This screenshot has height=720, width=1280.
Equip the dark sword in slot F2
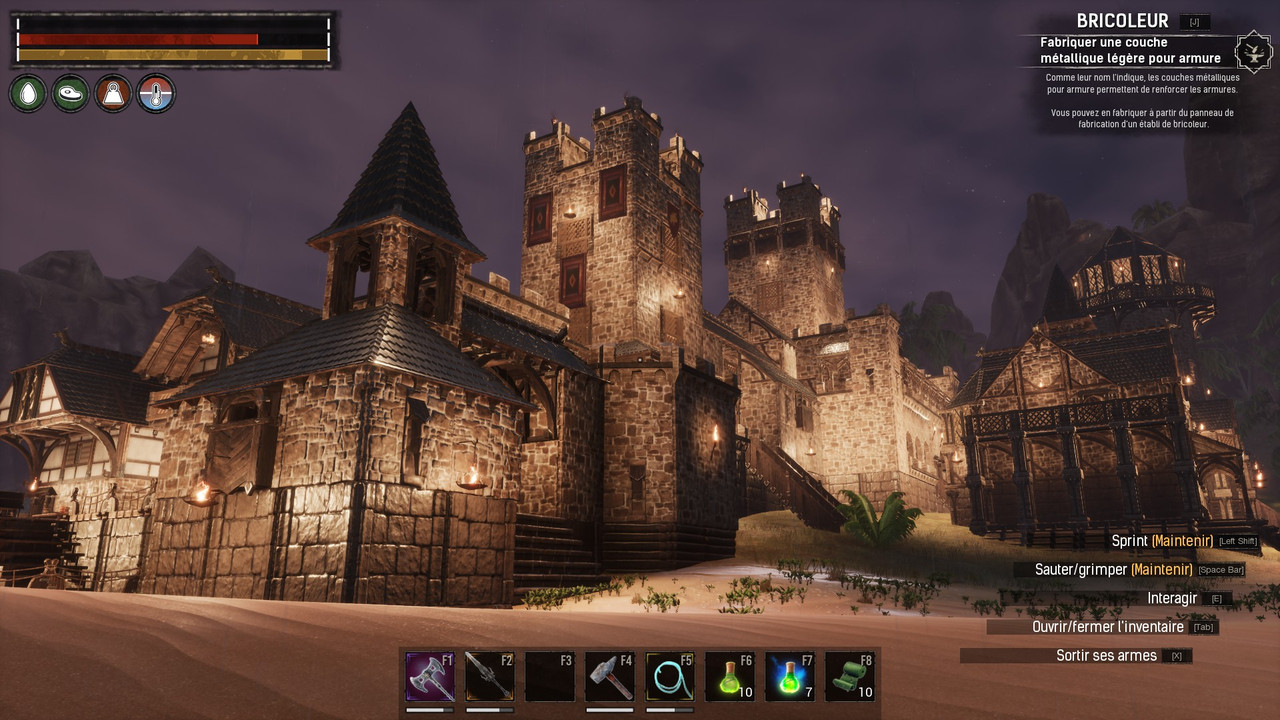pyautogui.click(x=490, y=677)
